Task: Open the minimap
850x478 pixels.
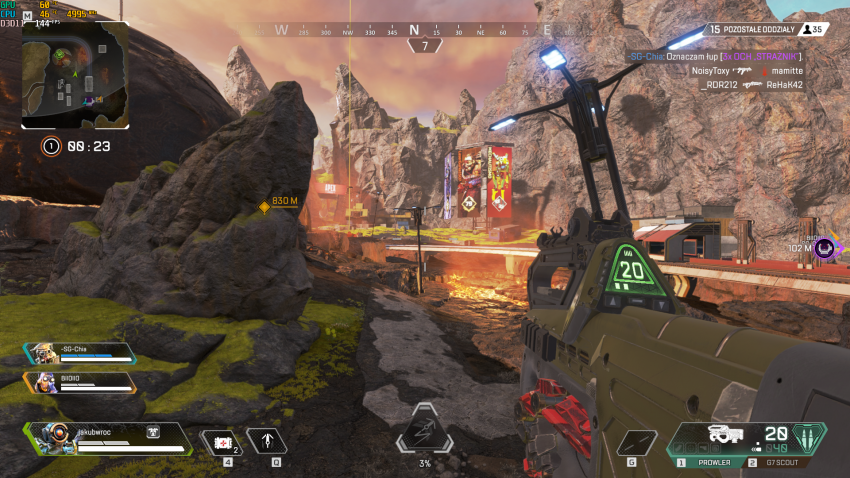Action: pyautogui.click(x=75, y=76)
